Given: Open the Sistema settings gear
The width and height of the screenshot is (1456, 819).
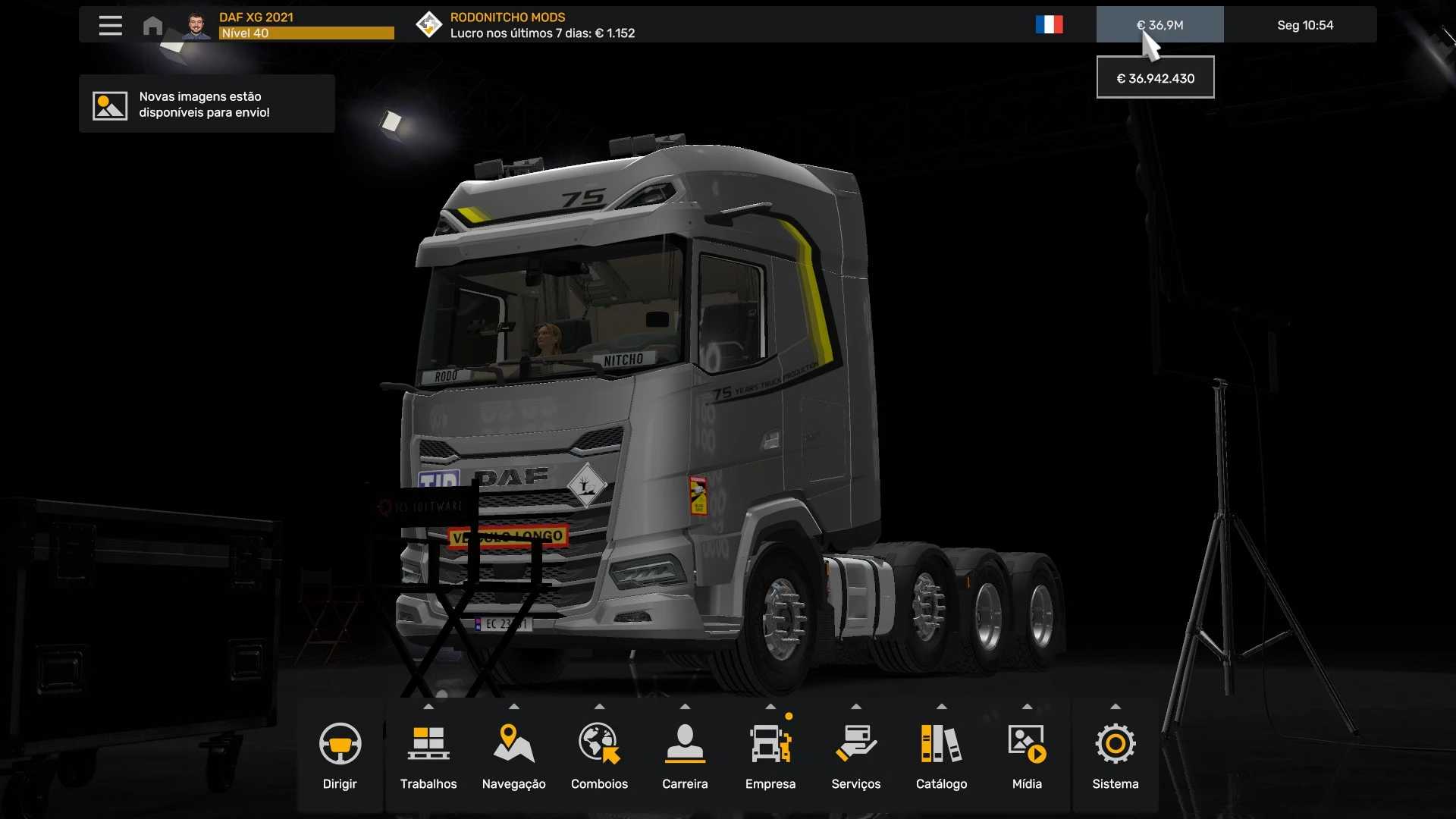Looking at the screenshot, I should pos(1115,756).
